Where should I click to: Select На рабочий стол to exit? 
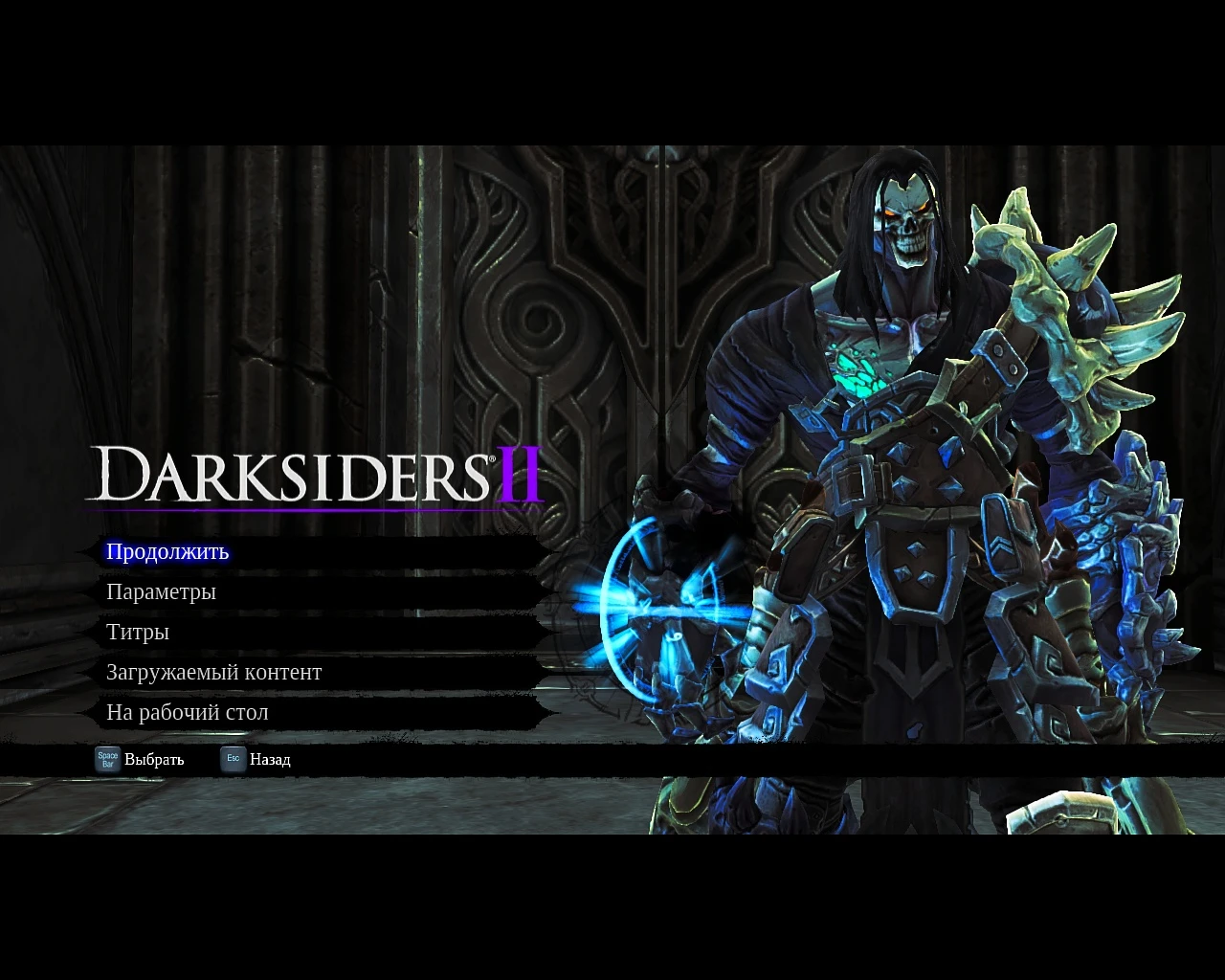pos(188,712)
